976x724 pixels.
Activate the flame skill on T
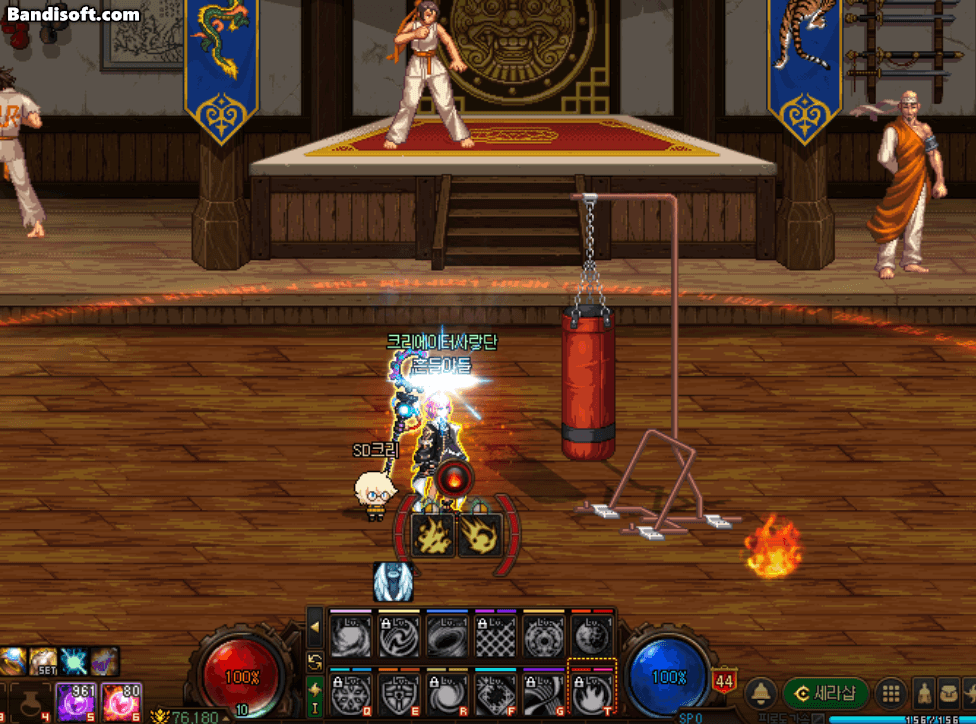pyautogui.click(x=591, y=692)
